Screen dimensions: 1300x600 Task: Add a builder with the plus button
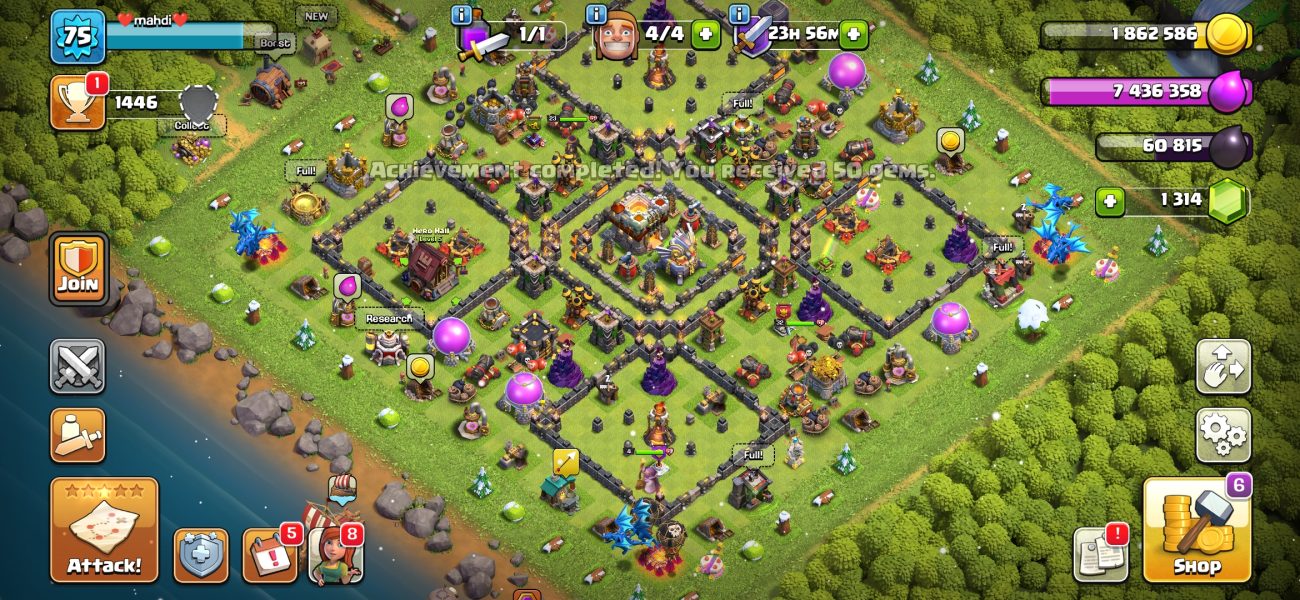(706, 34)
